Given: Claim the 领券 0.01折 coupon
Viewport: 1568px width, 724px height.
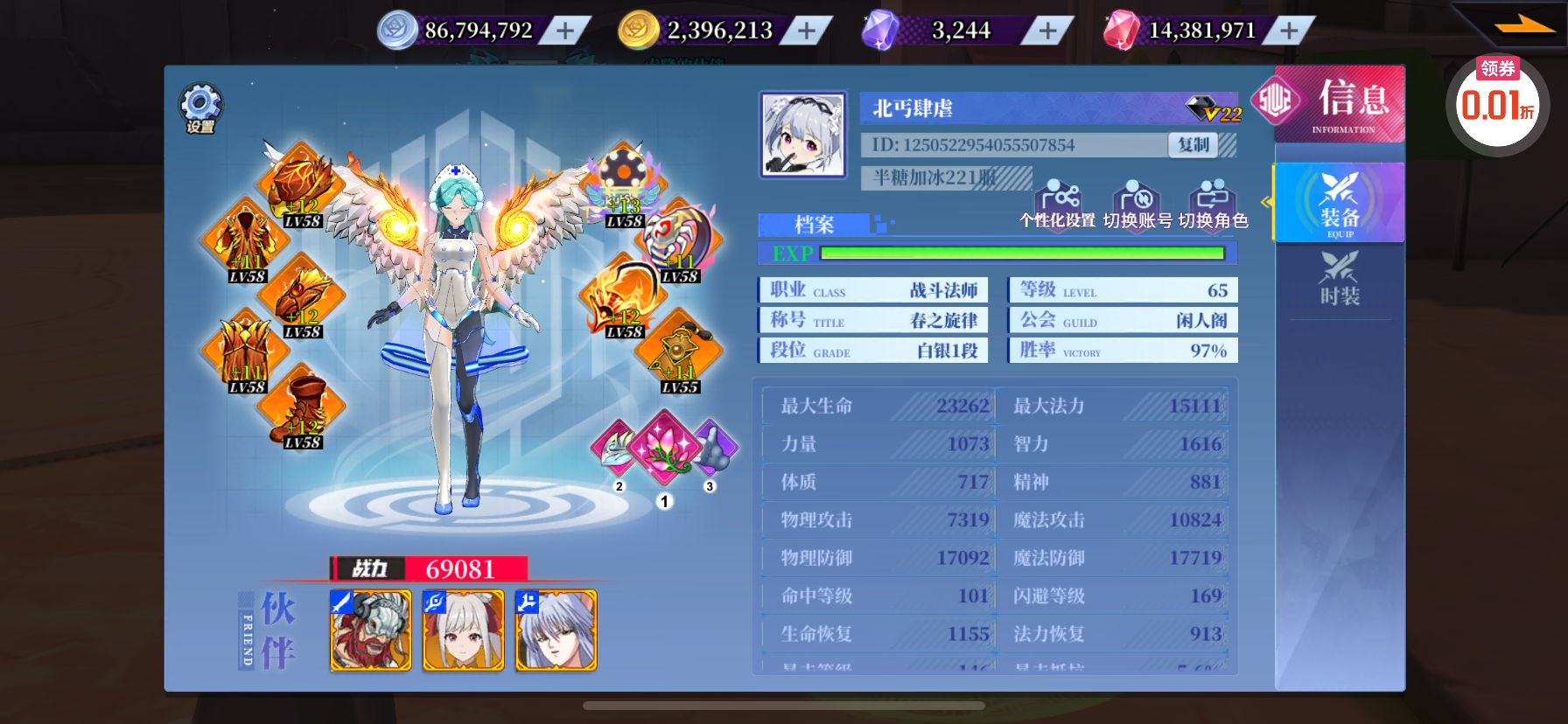Looking at the screenshot, I should (x=1497, y=103).
